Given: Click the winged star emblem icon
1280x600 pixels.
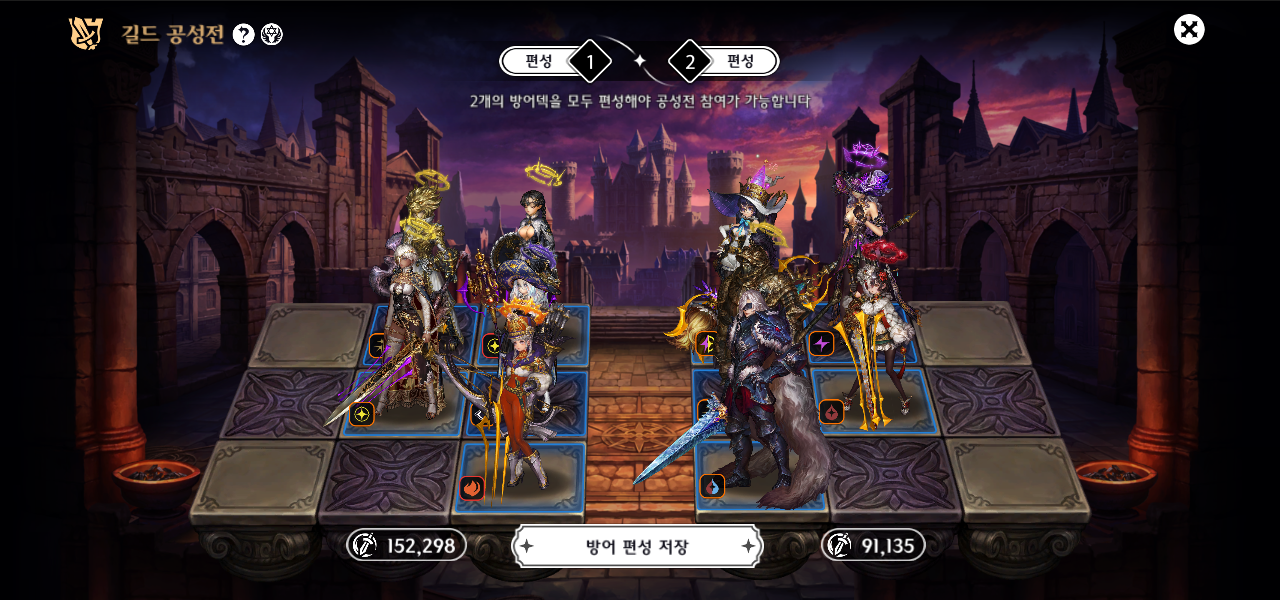Looking at the screenshot, I should pos(272,35).
